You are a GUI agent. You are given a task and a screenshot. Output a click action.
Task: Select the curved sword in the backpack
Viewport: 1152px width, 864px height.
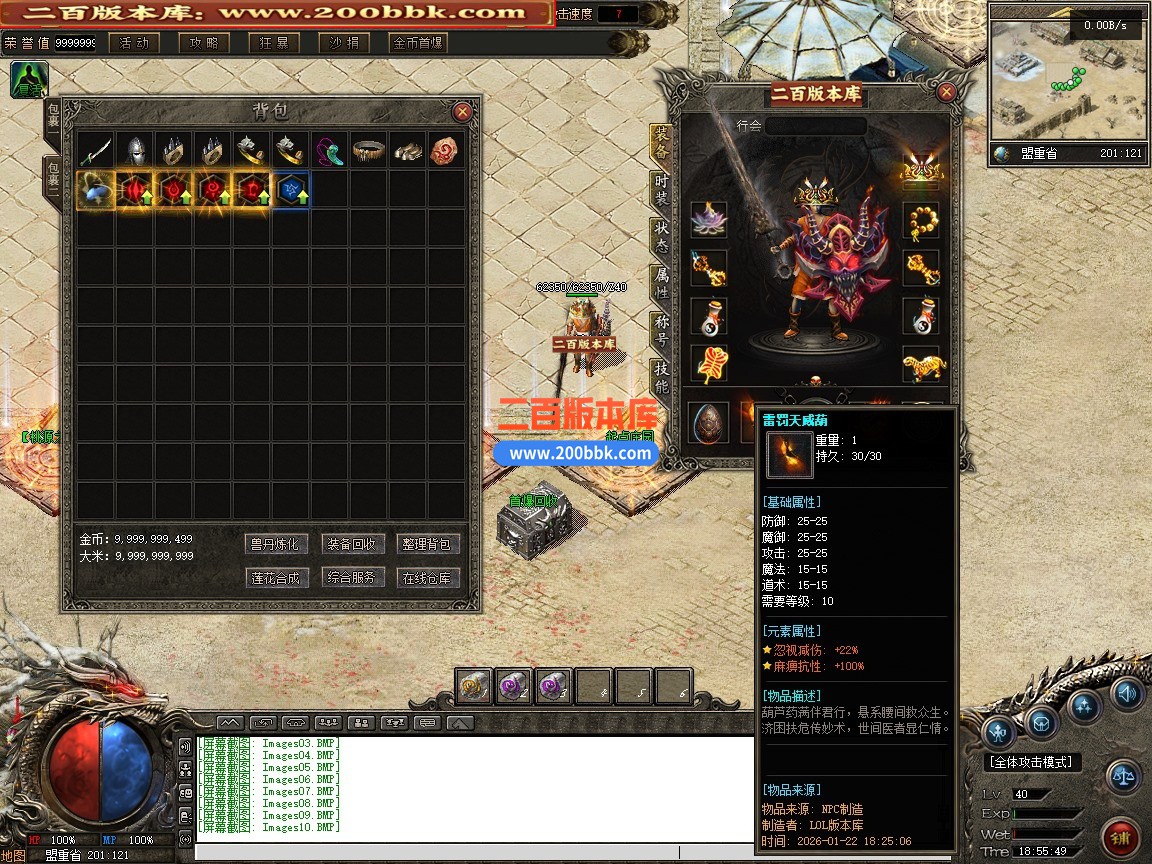pos(96,150)
